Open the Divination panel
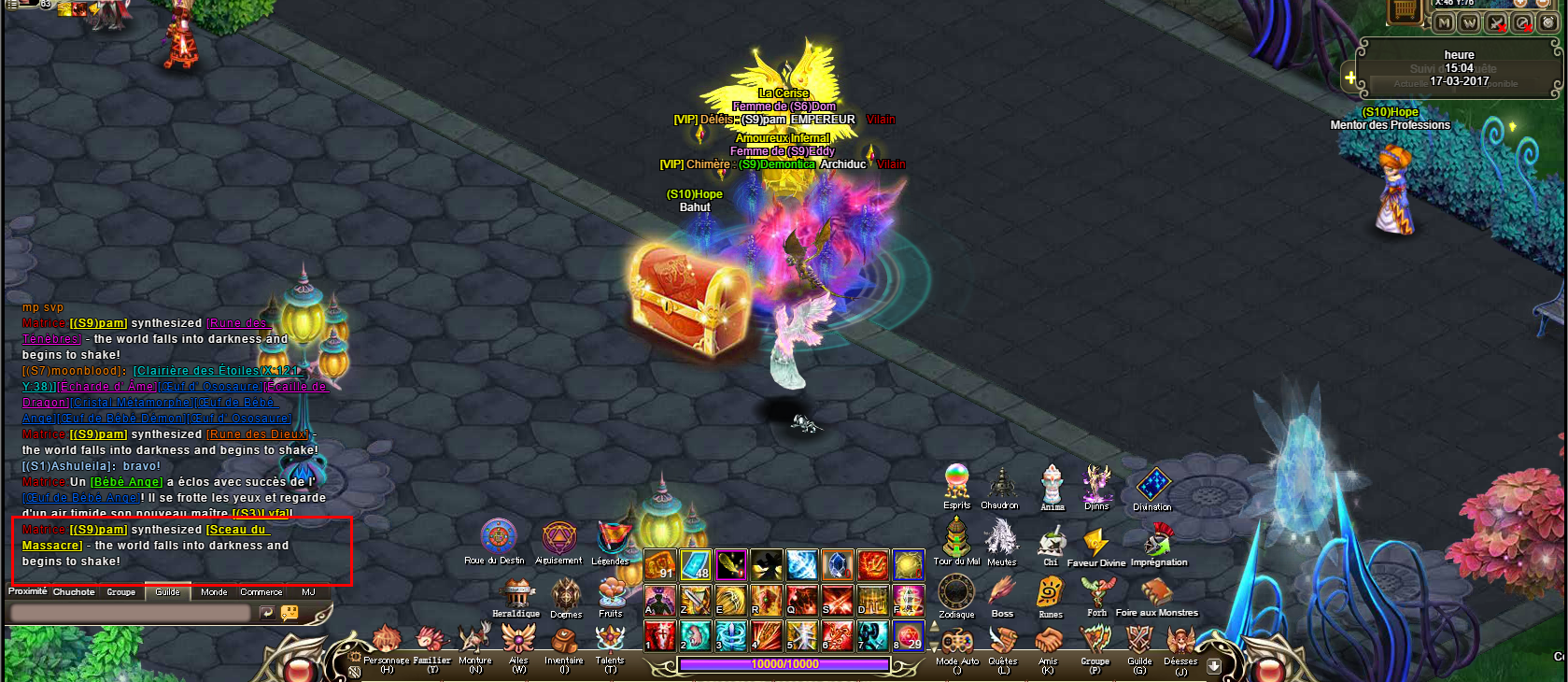Screen dimensions: 1568x682 click(x=1152, y=487)
